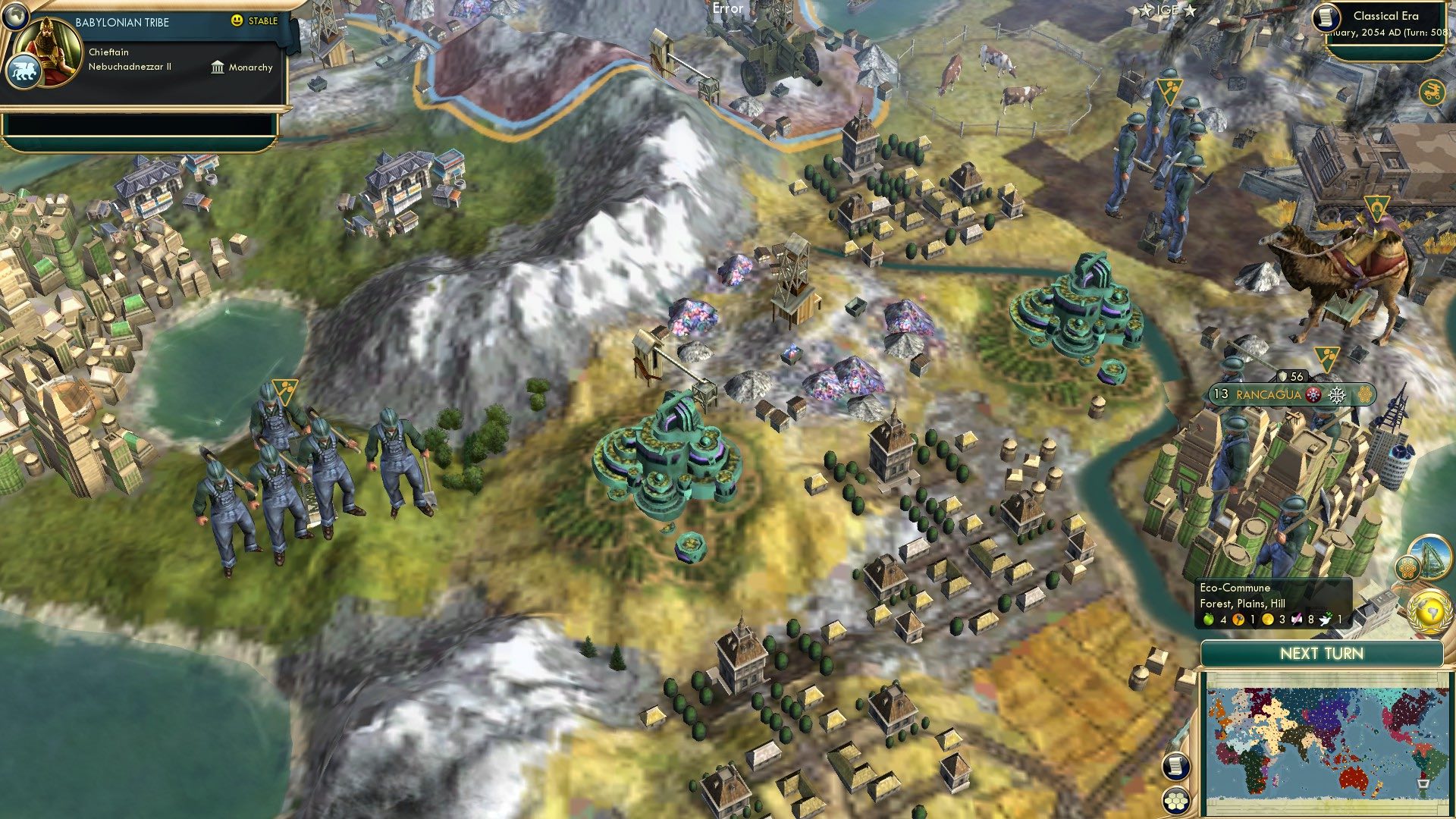1456x819 pixels.
Task: Click the hex grid overlay icon beside the minimap
Action: coord(1176,801)
